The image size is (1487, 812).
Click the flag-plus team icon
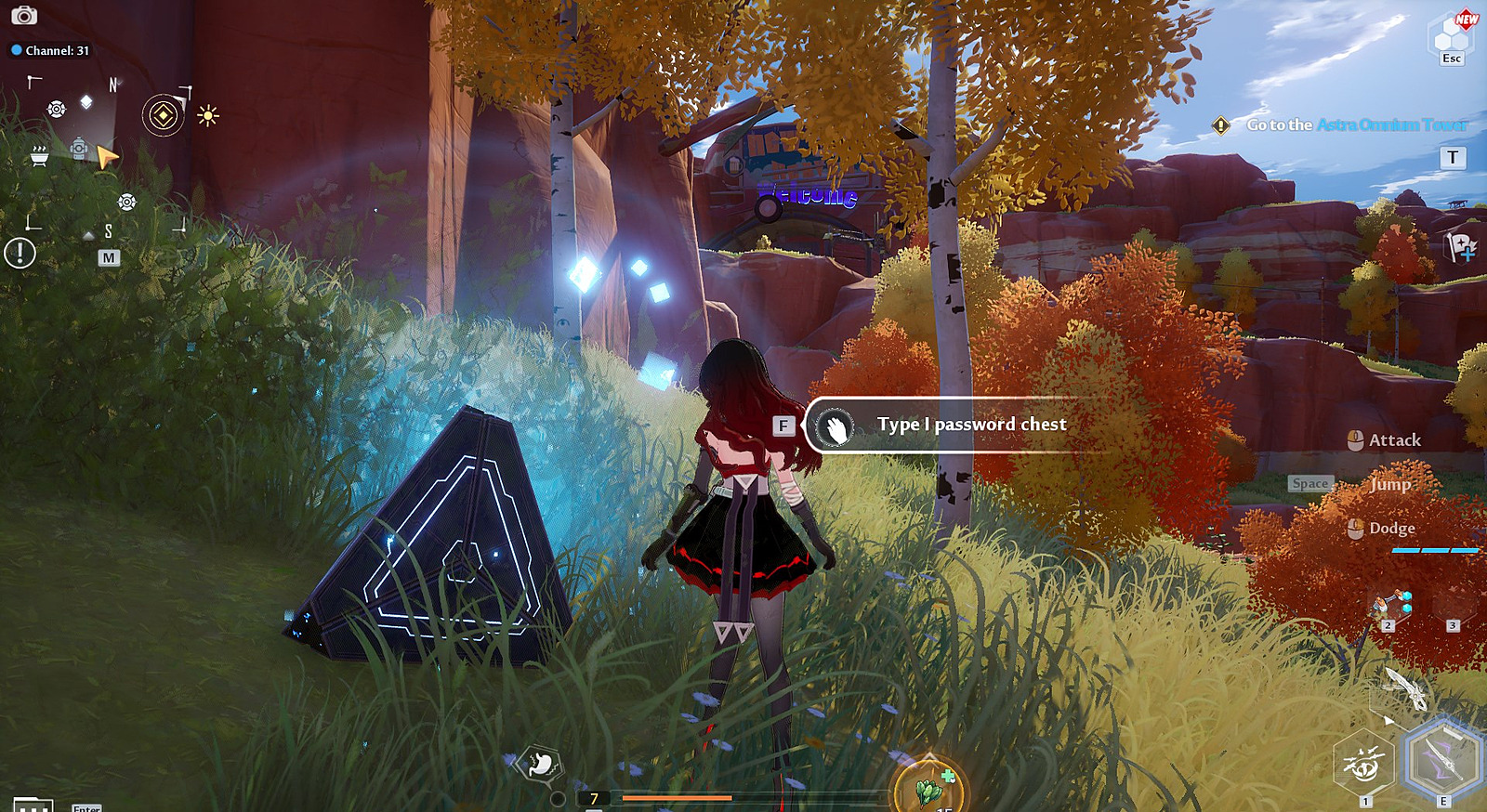[x=1460, y=247]
